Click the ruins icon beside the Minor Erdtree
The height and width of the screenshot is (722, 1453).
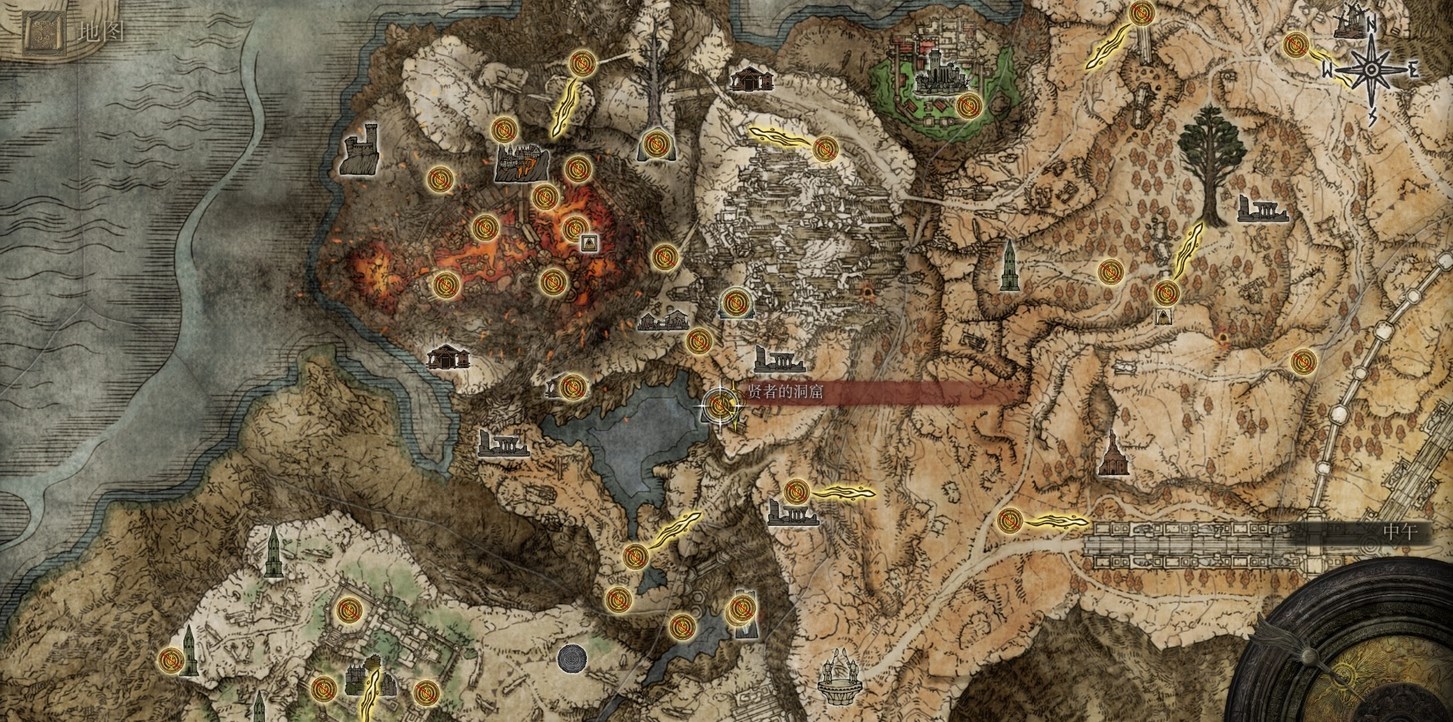tap(1262, 208)
